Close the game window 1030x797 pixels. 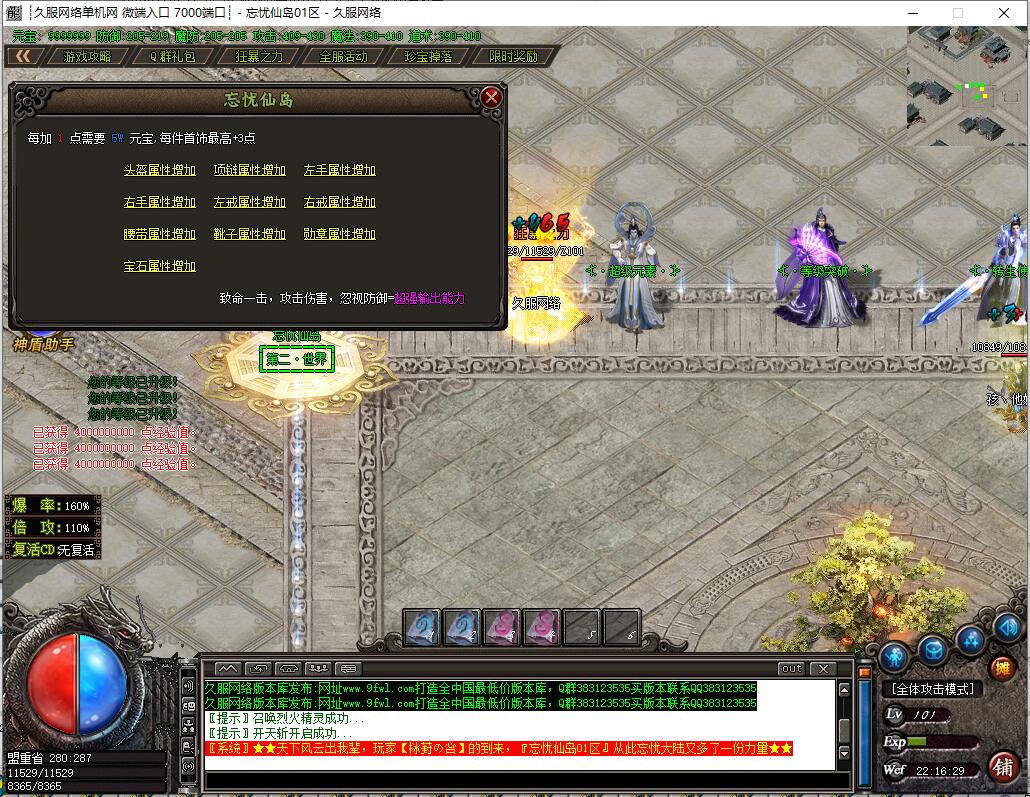pos(1004,13)
